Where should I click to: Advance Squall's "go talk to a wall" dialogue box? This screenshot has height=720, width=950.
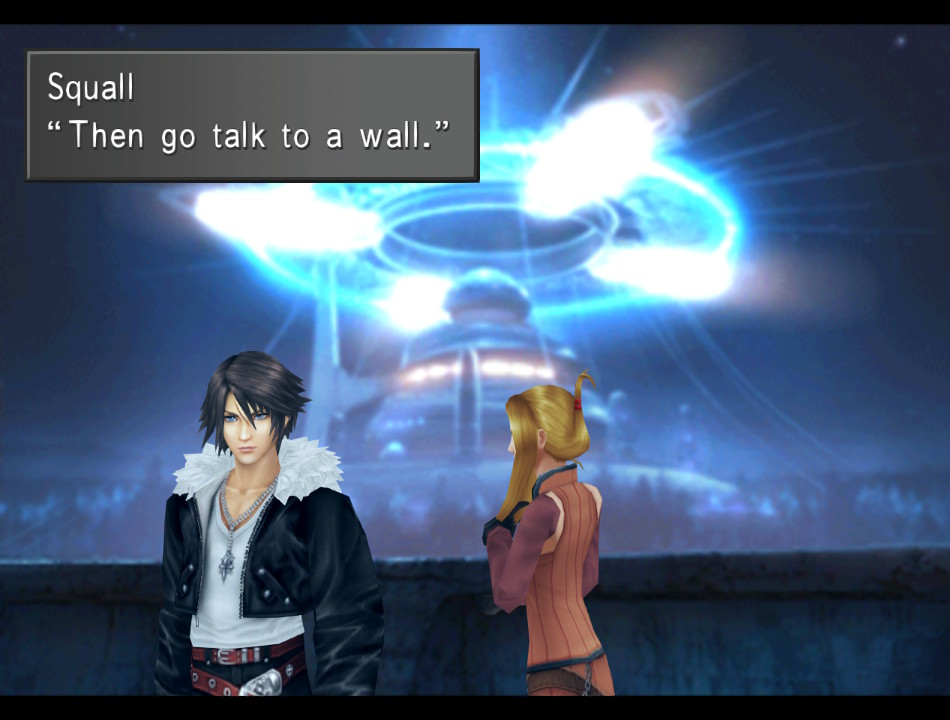pyautogui.click(x=252, y=115)
